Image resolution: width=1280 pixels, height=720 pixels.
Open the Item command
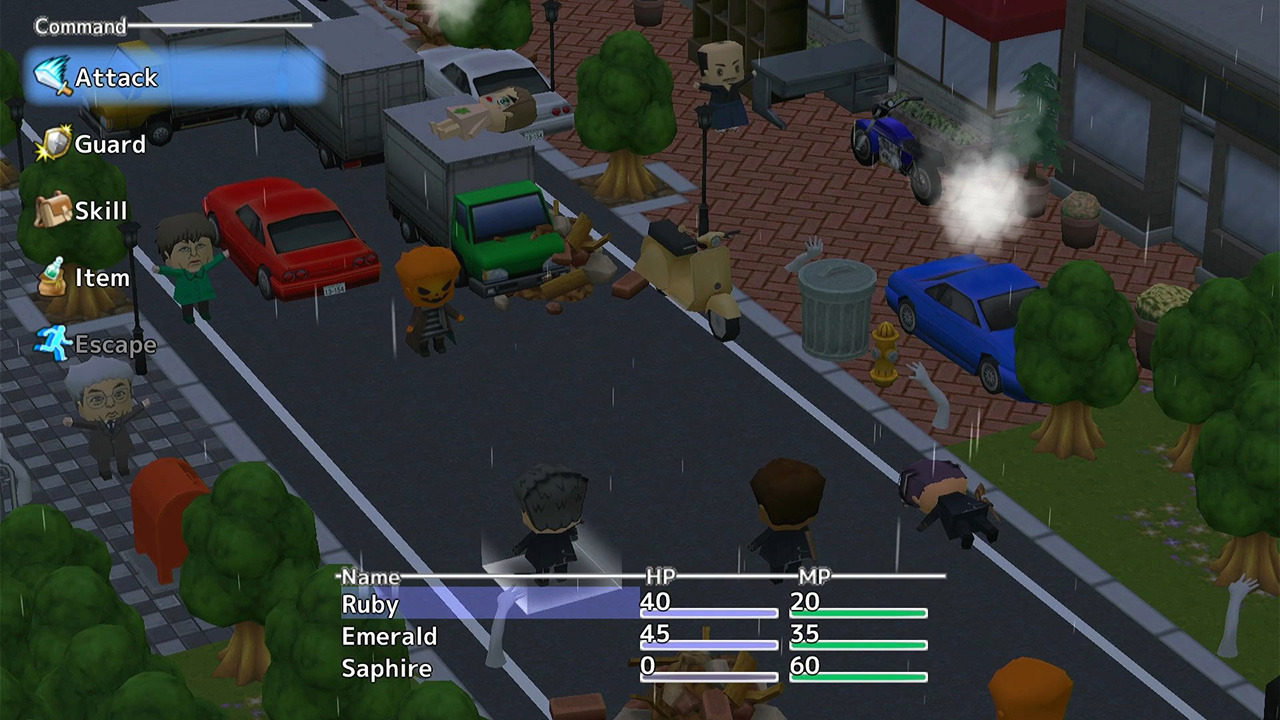click(102, 277)
